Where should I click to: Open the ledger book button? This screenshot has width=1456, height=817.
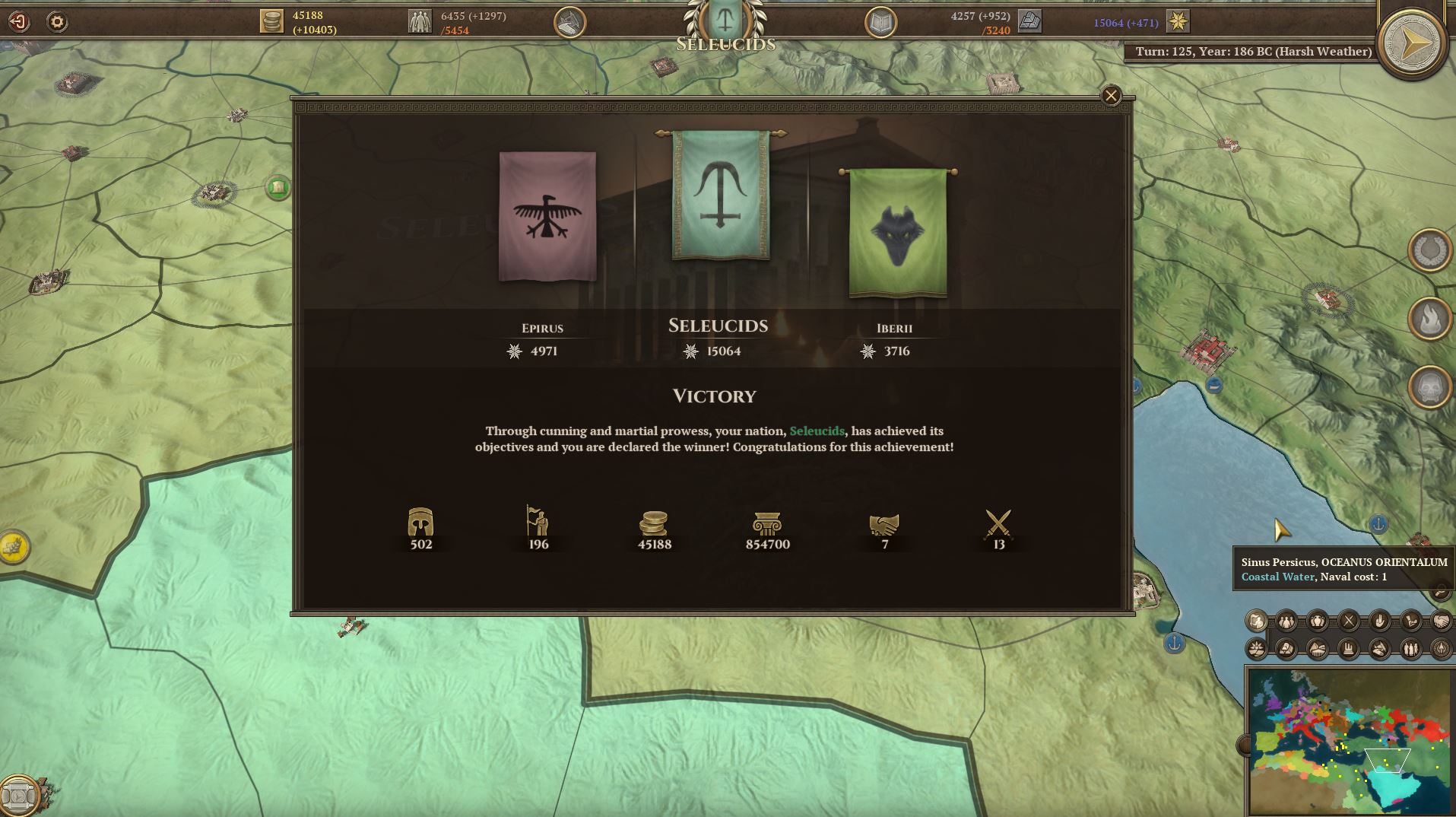[x=880, y=23]
